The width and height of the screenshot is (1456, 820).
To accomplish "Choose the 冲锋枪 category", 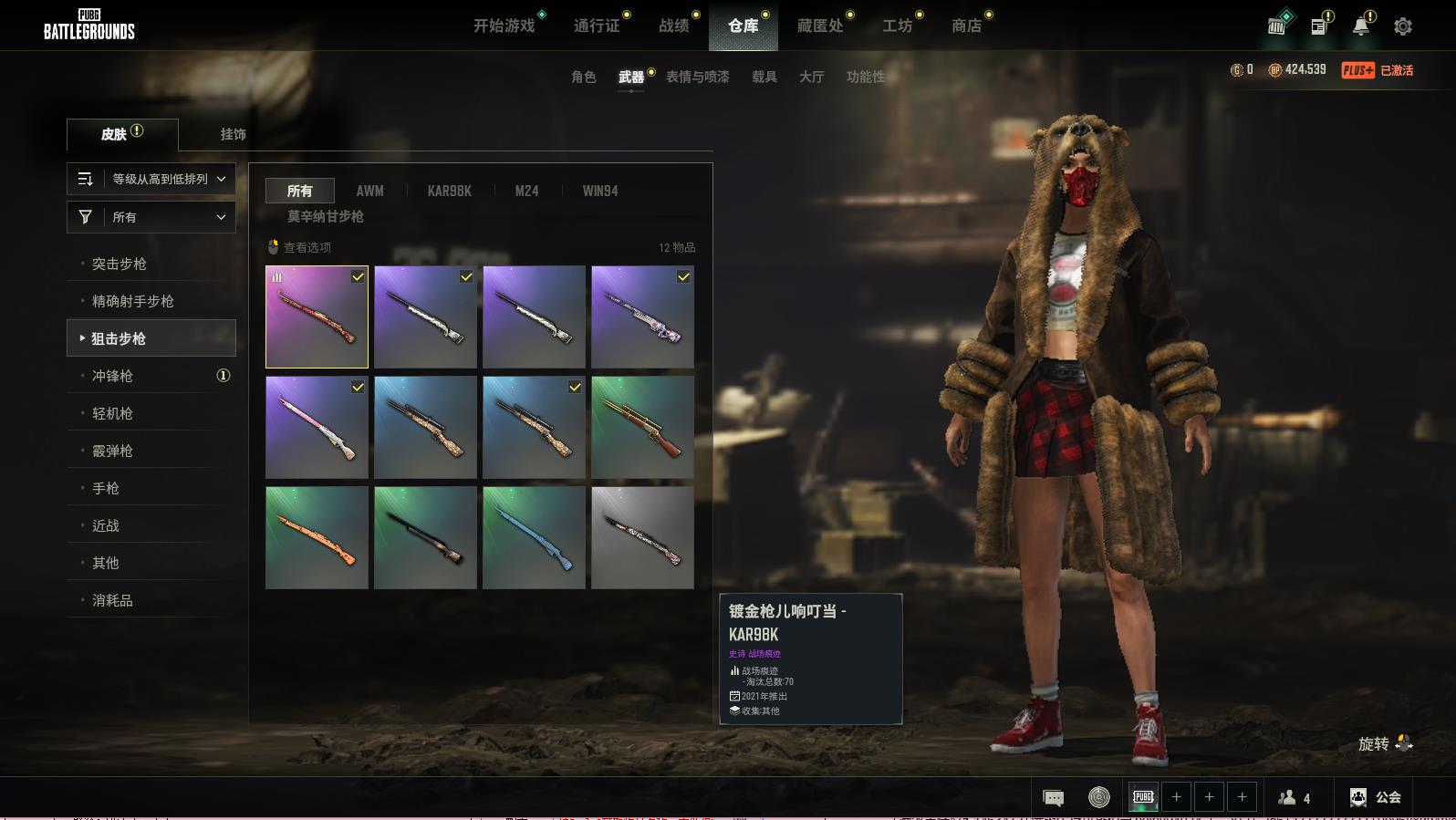I will (112, 376).
